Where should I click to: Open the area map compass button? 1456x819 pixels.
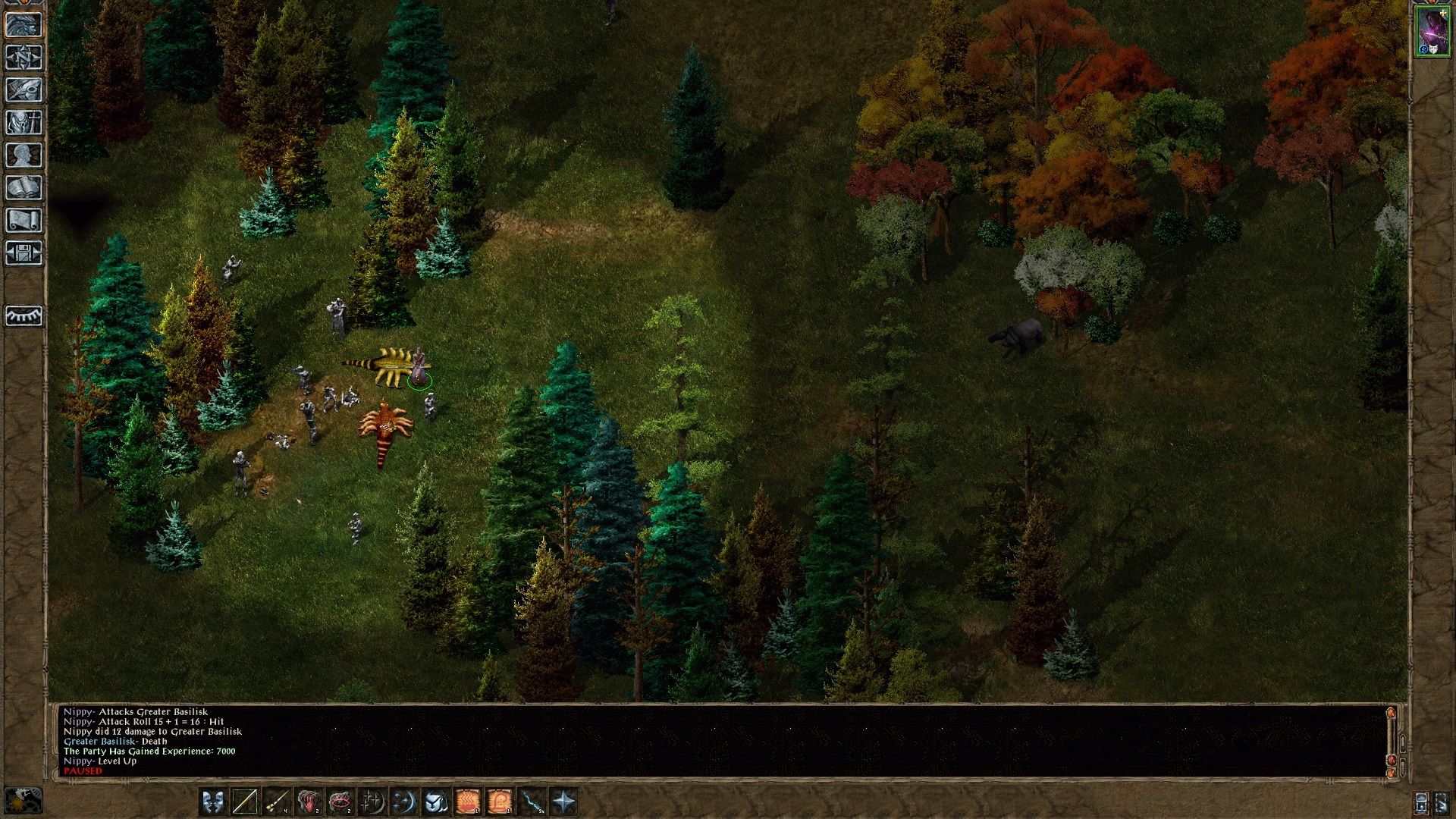coord(24,57)
